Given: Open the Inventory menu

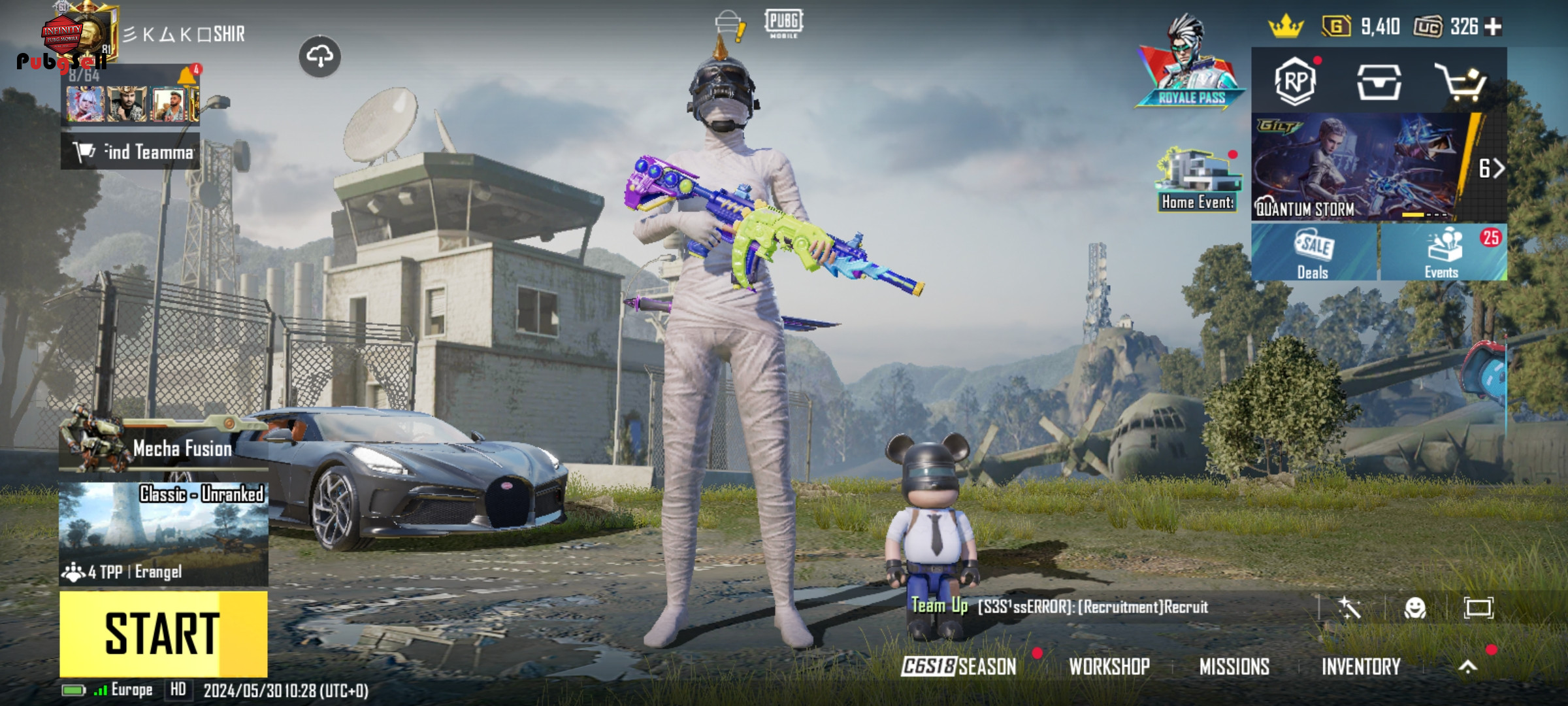Looking at the screenshot, I should tap(1361, 666).
